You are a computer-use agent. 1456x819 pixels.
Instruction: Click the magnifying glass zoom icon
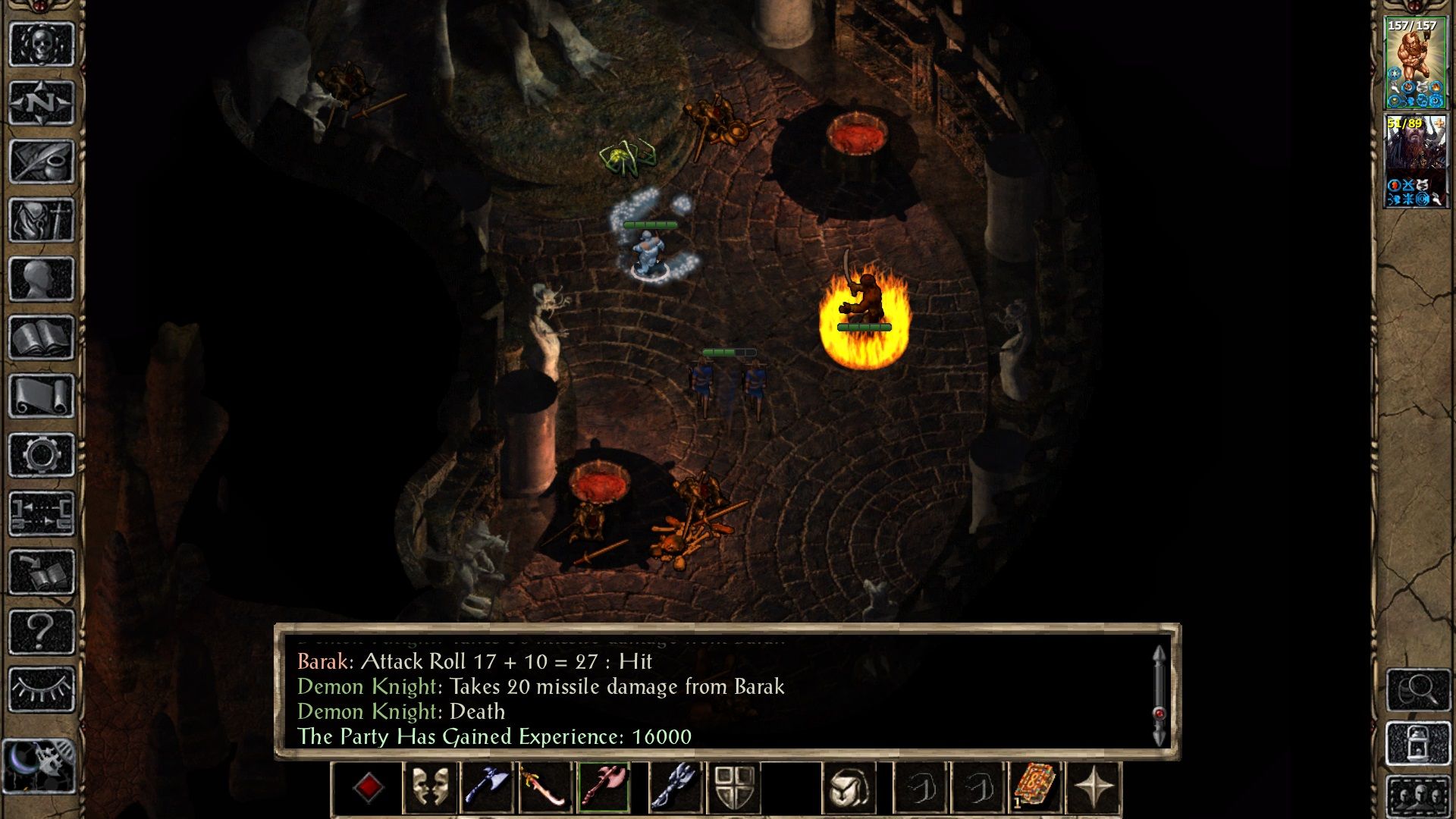point(1418,690)
